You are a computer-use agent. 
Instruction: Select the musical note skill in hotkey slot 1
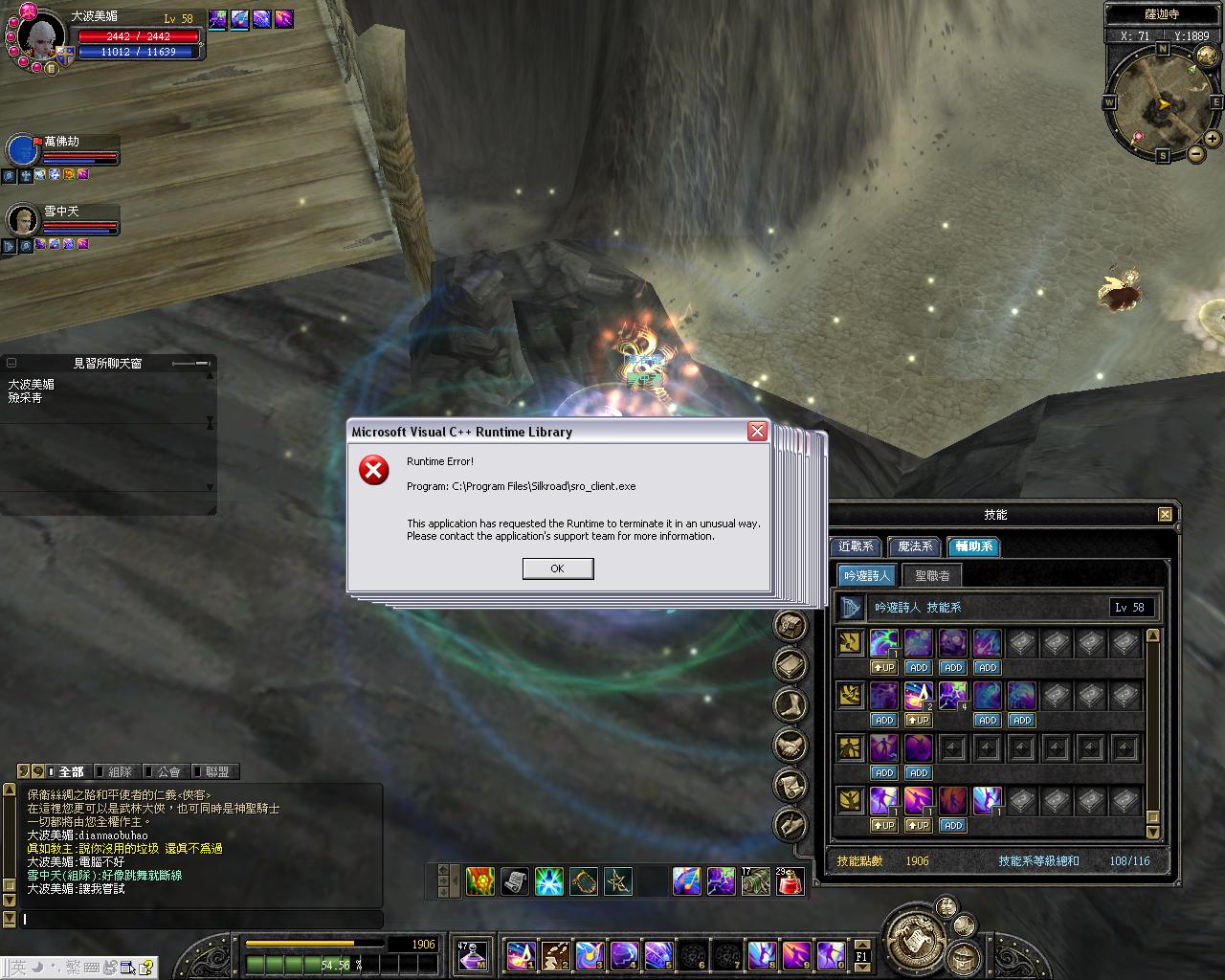tap(522, 955)
